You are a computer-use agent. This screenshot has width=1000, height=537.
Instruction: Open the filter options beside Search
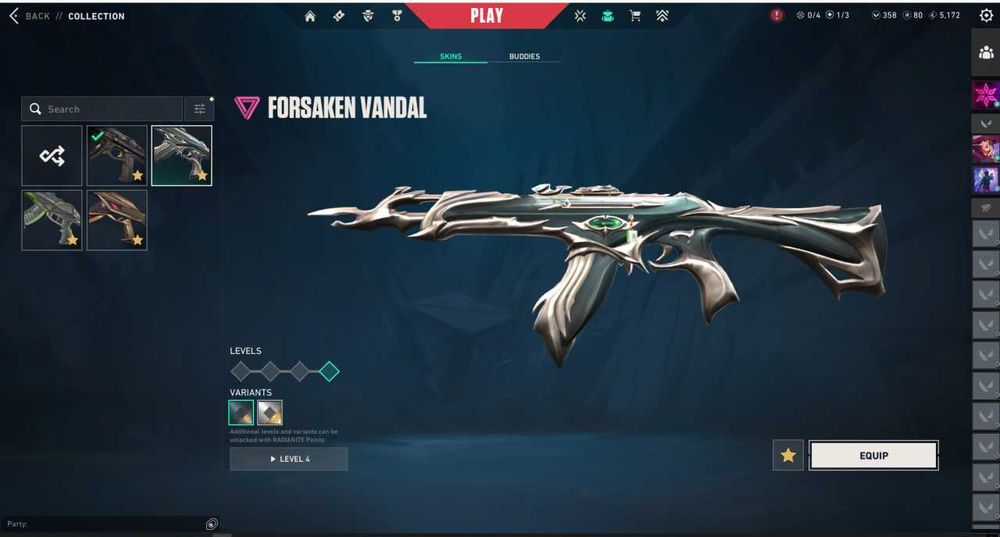(199, 109)
